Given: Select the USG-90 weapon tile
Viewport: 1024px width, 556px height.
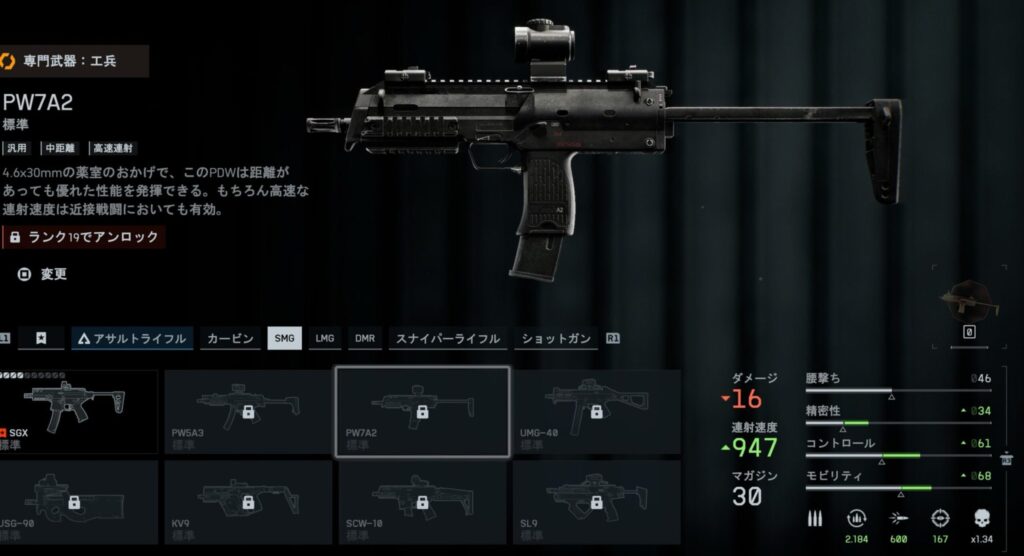Looking at the screenshot, I should (x=79, y=501).
